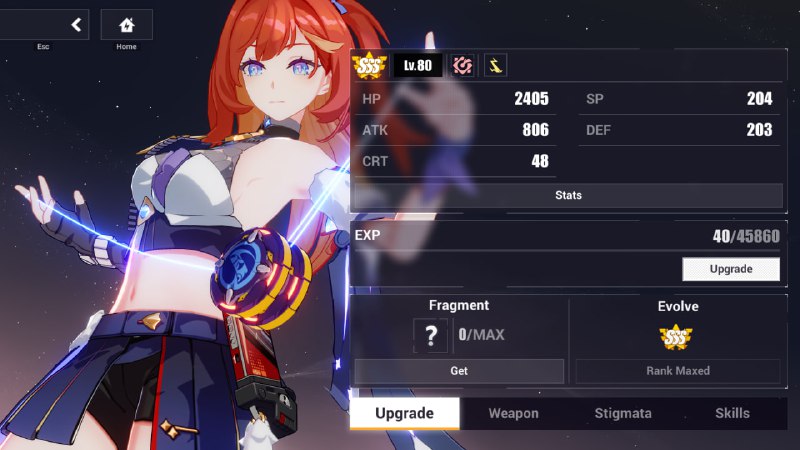The height and width of the screenshot is (450, 800).
Task: Select the question mark fragment slot
Action: click(x=430, y=335)
